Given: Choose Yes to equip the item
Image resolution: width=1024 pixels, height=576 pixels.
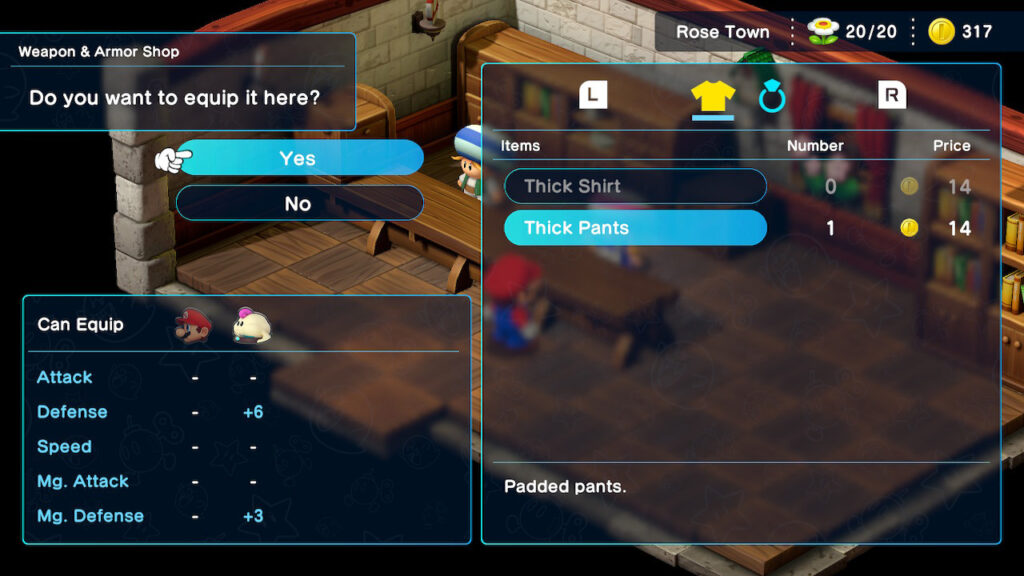Looking at the screenshot, I should (298, 158).
